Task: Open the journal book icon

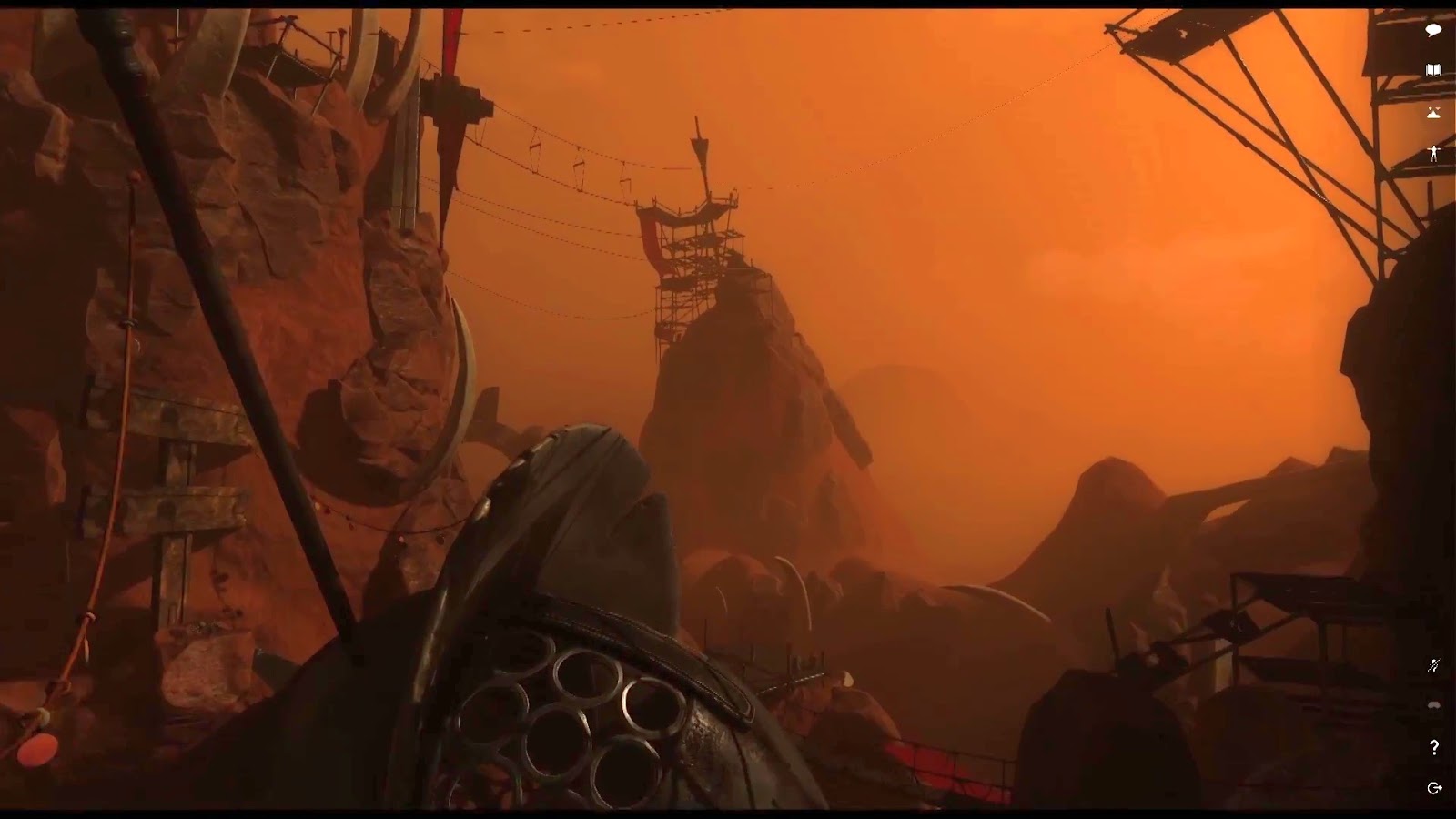Action: (1435, 68)
